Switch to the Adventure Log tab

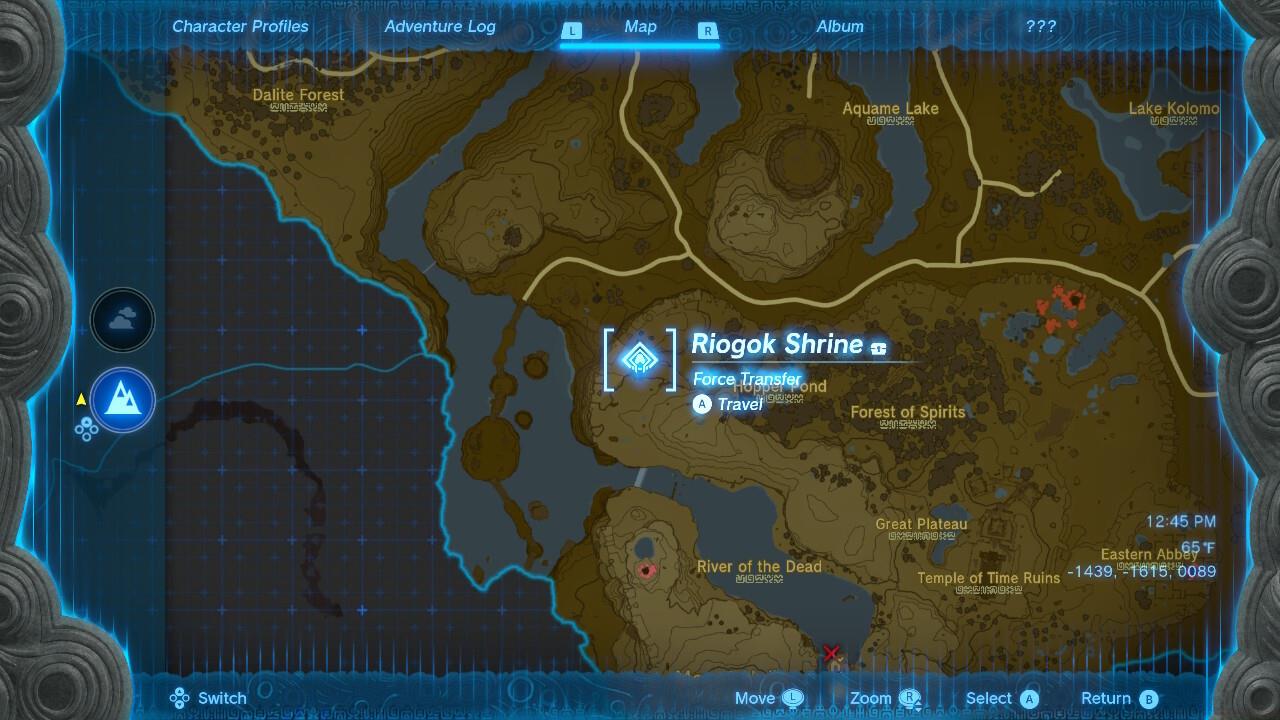(x=440, y=26)
